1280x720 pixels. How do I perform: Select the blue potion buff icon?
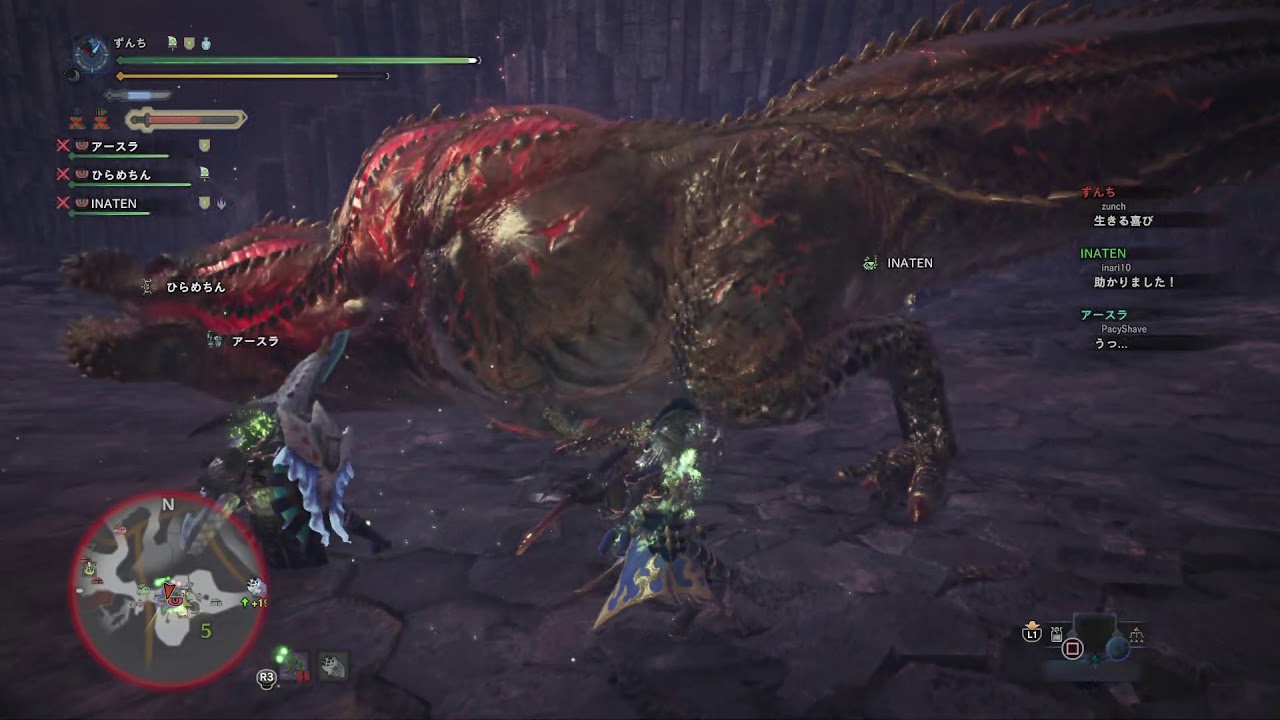206,43
